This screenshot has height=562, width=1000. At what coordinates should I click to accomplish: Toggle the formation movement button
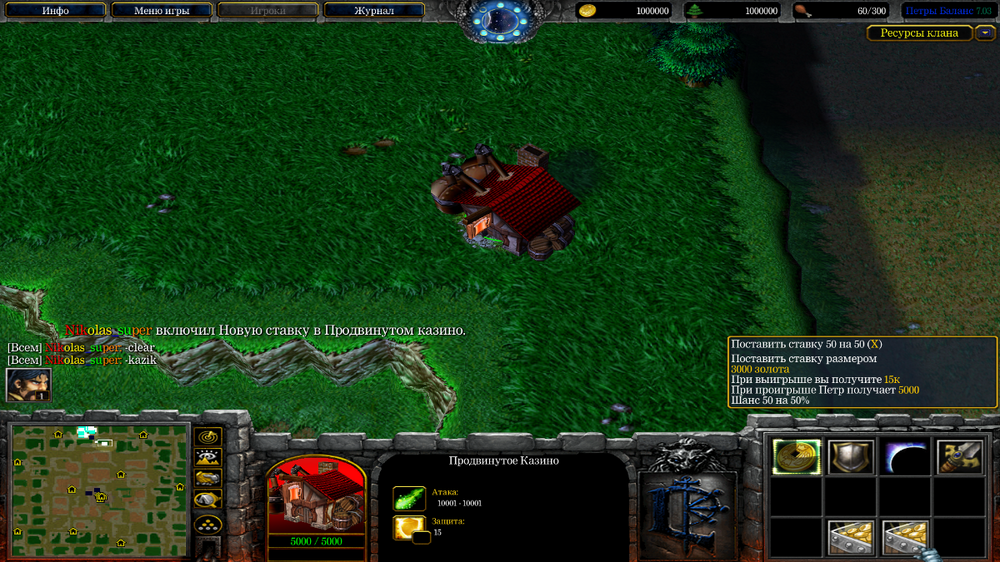tap(208, 523)
